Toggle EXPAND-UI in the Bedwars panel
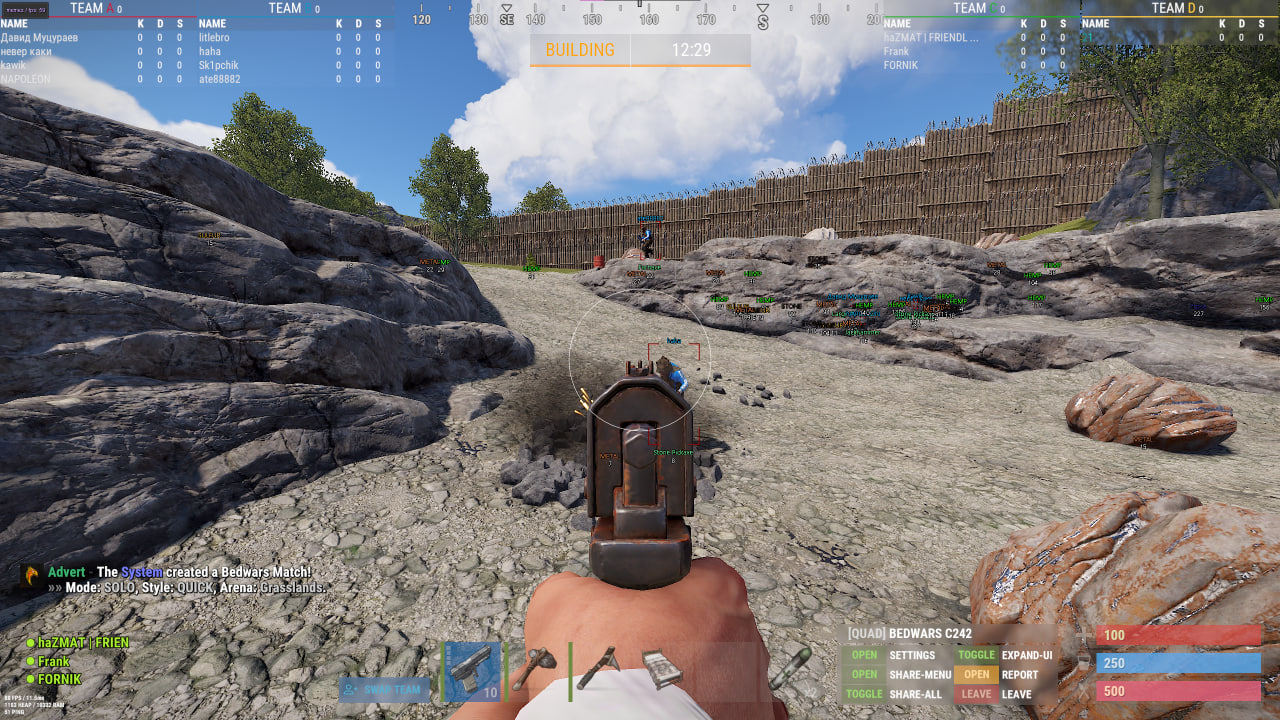The image size is (1280, 720). click(977, 655)
